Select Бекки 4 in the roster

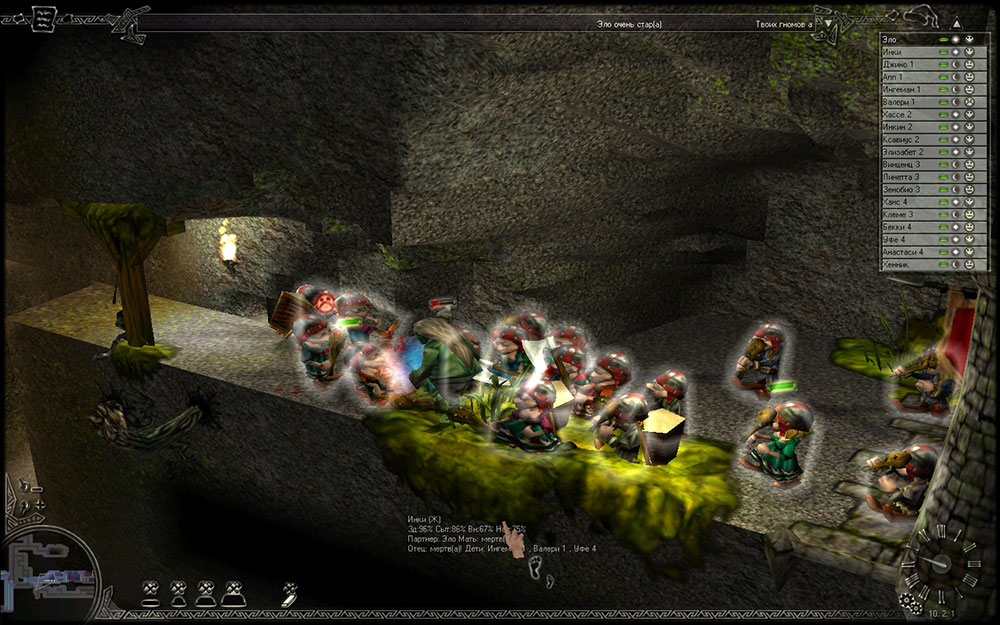pyautogui.click(x=905, y=227)
